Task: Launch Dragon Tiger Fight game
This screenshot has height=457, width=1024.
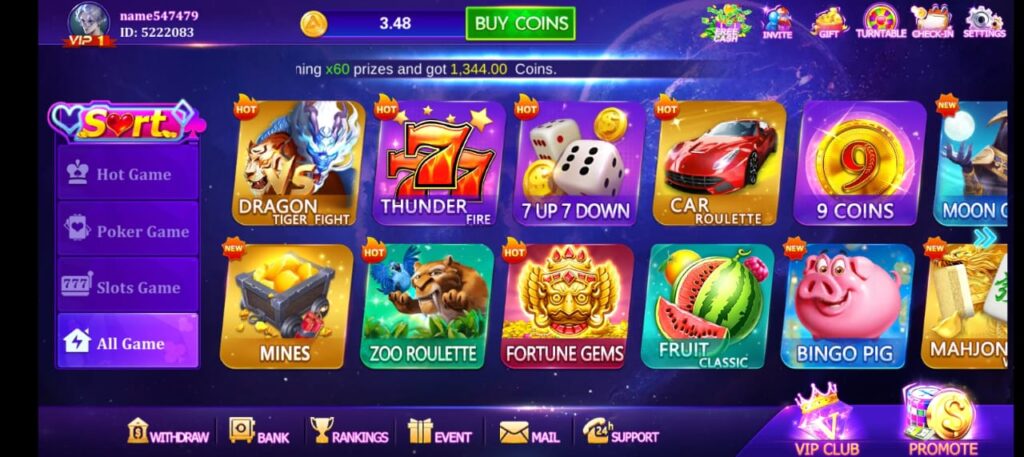Action: 295,164
